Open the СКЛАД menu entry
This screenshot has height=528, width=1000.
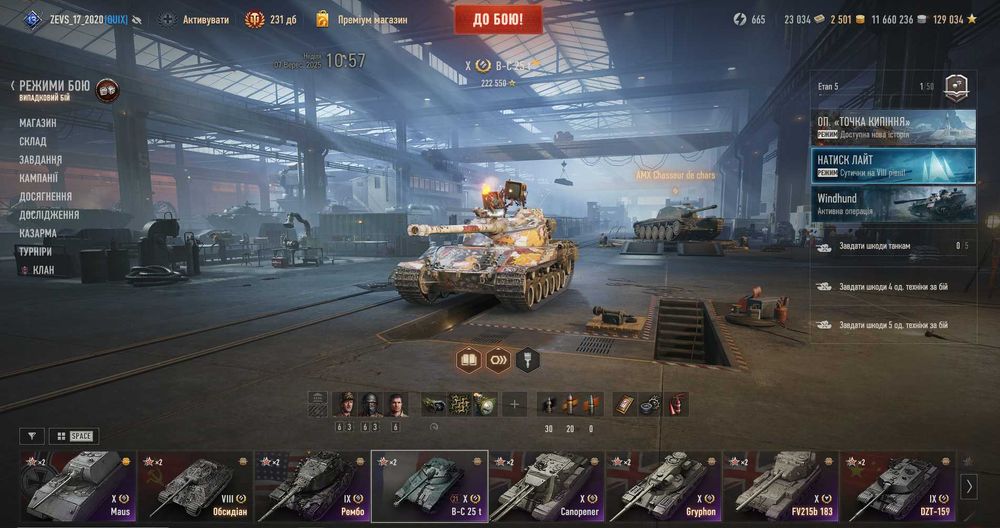pyautogui.click(x=33, y=141)
